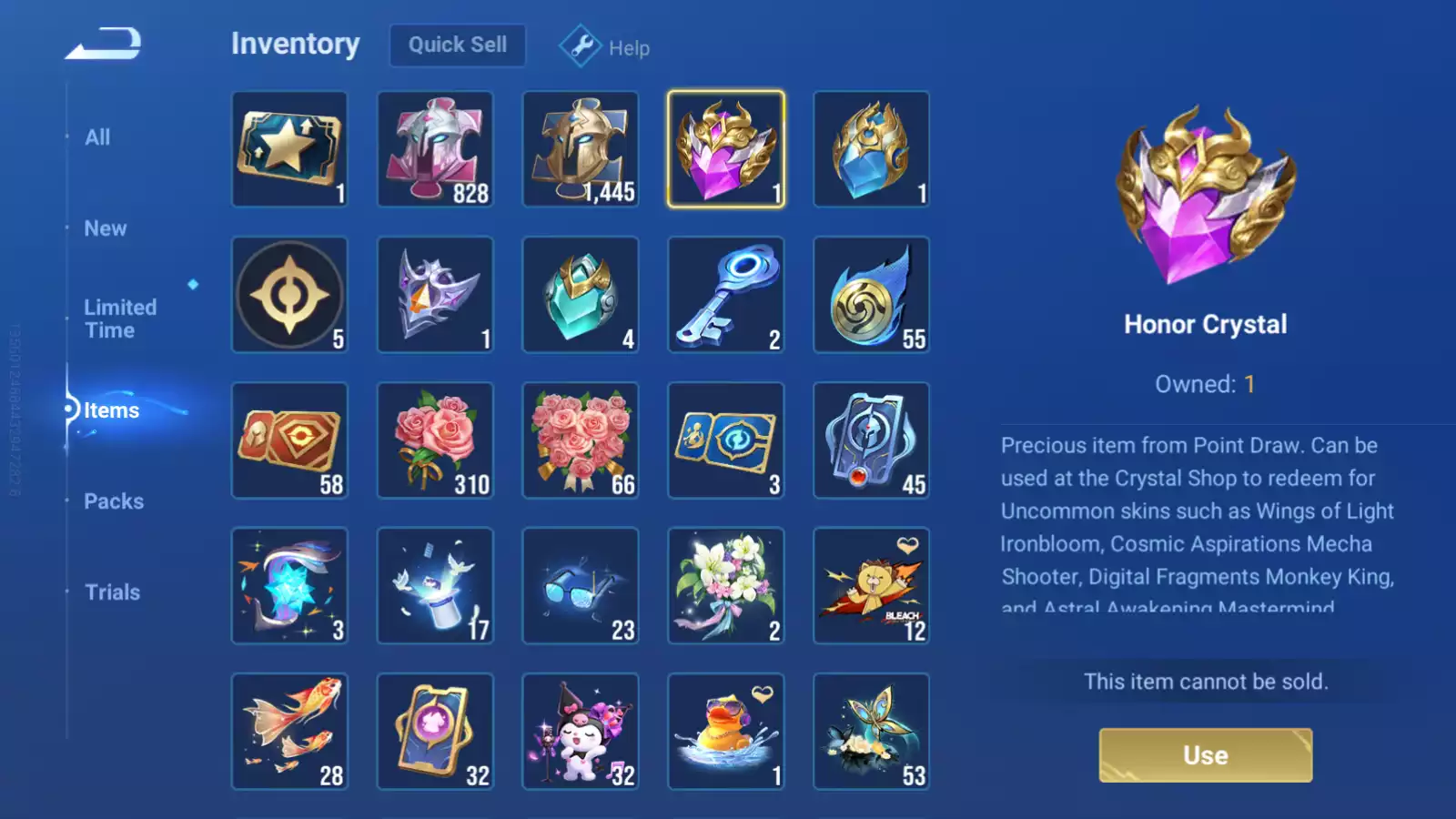Viewport: 1456px width, 819px height.
Task: Open the pink rose bundle with 310 count
Action: (x=435, y=440)
